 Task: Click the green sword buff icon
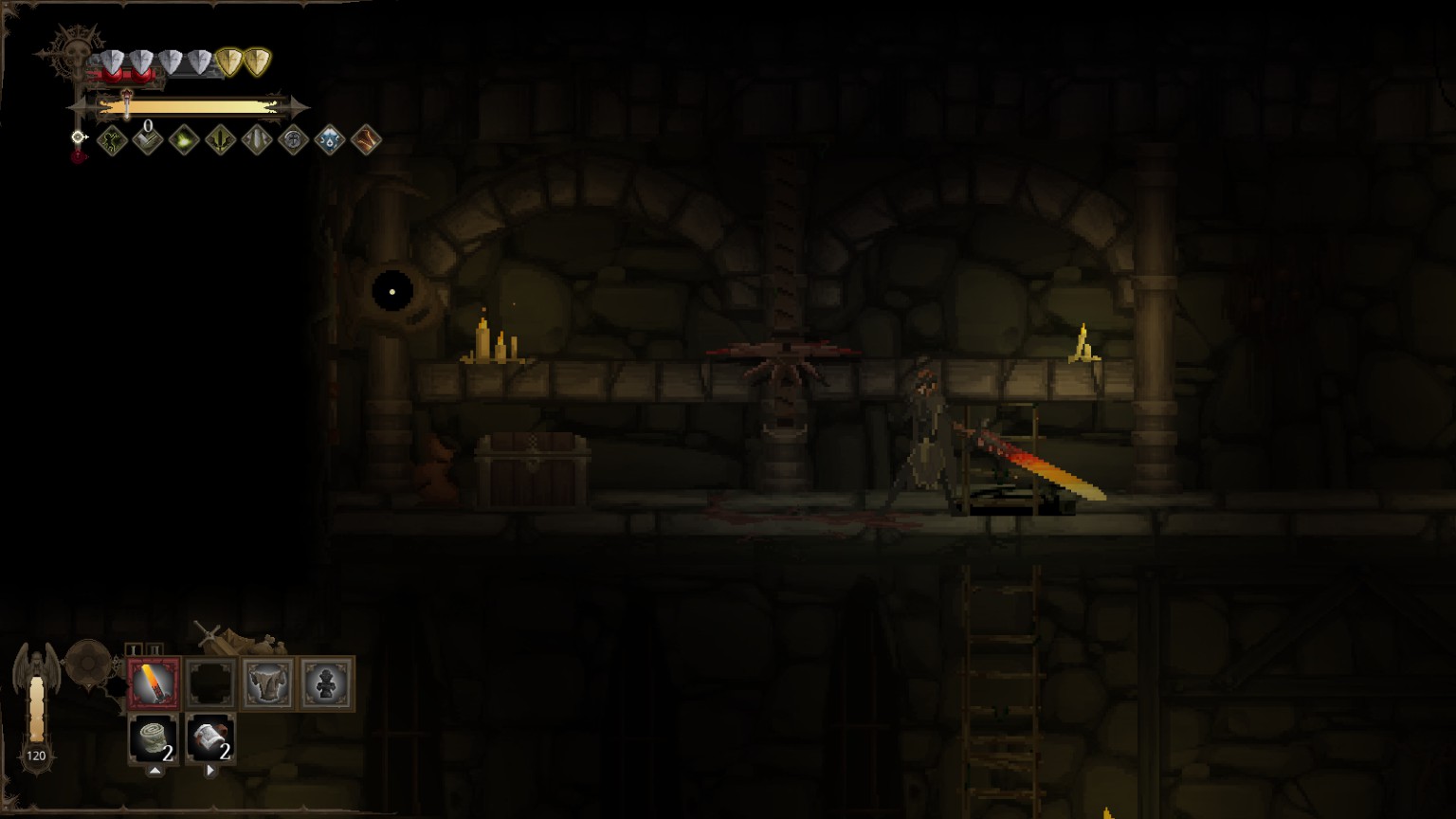tap(220, 141)
